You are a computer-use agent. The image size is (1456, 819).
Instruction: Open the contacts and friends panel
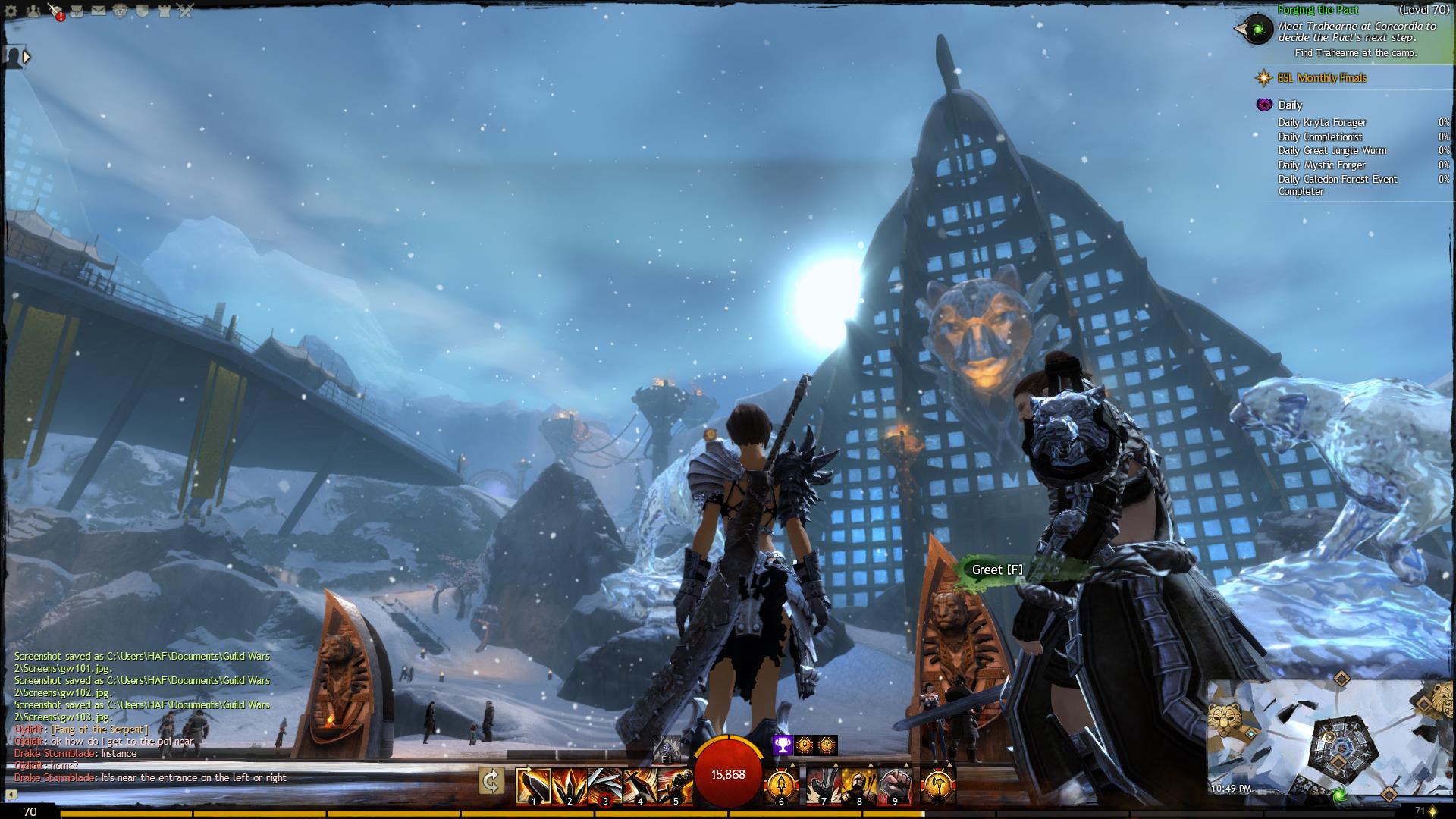coord(33,11)
